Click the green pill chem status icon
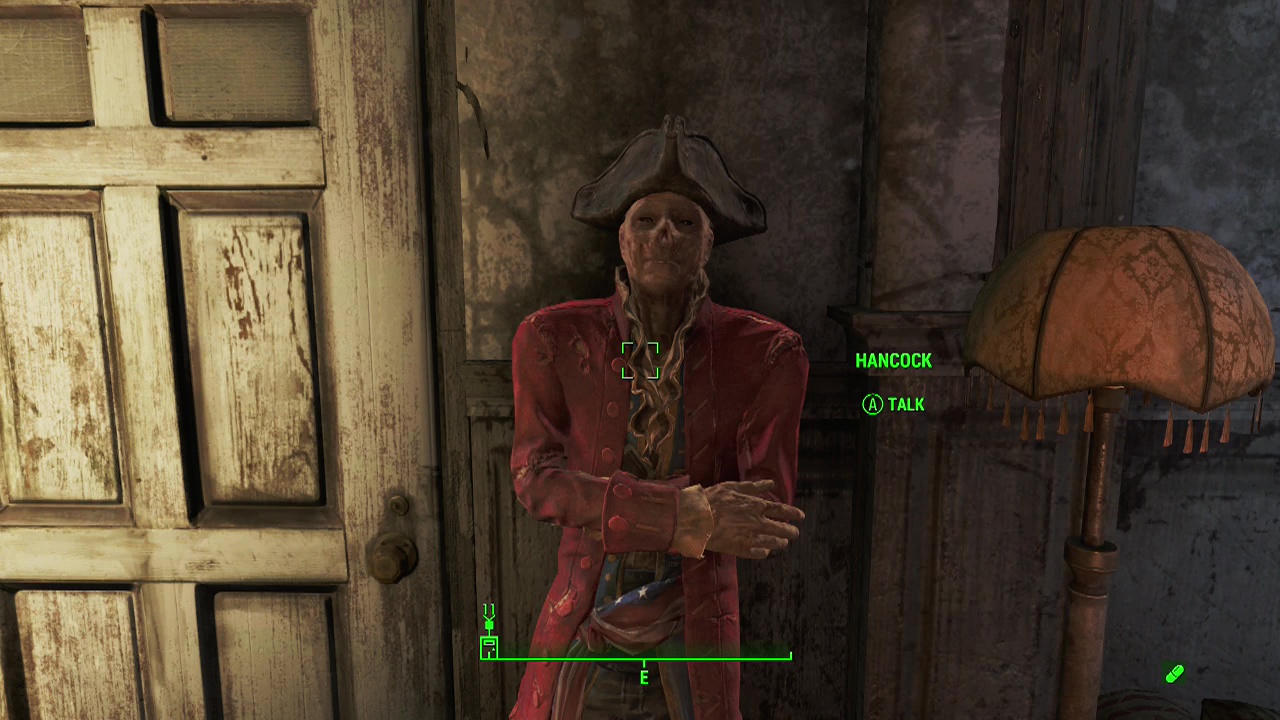This screenshot has width=1280, height=720. [1174, 674]
